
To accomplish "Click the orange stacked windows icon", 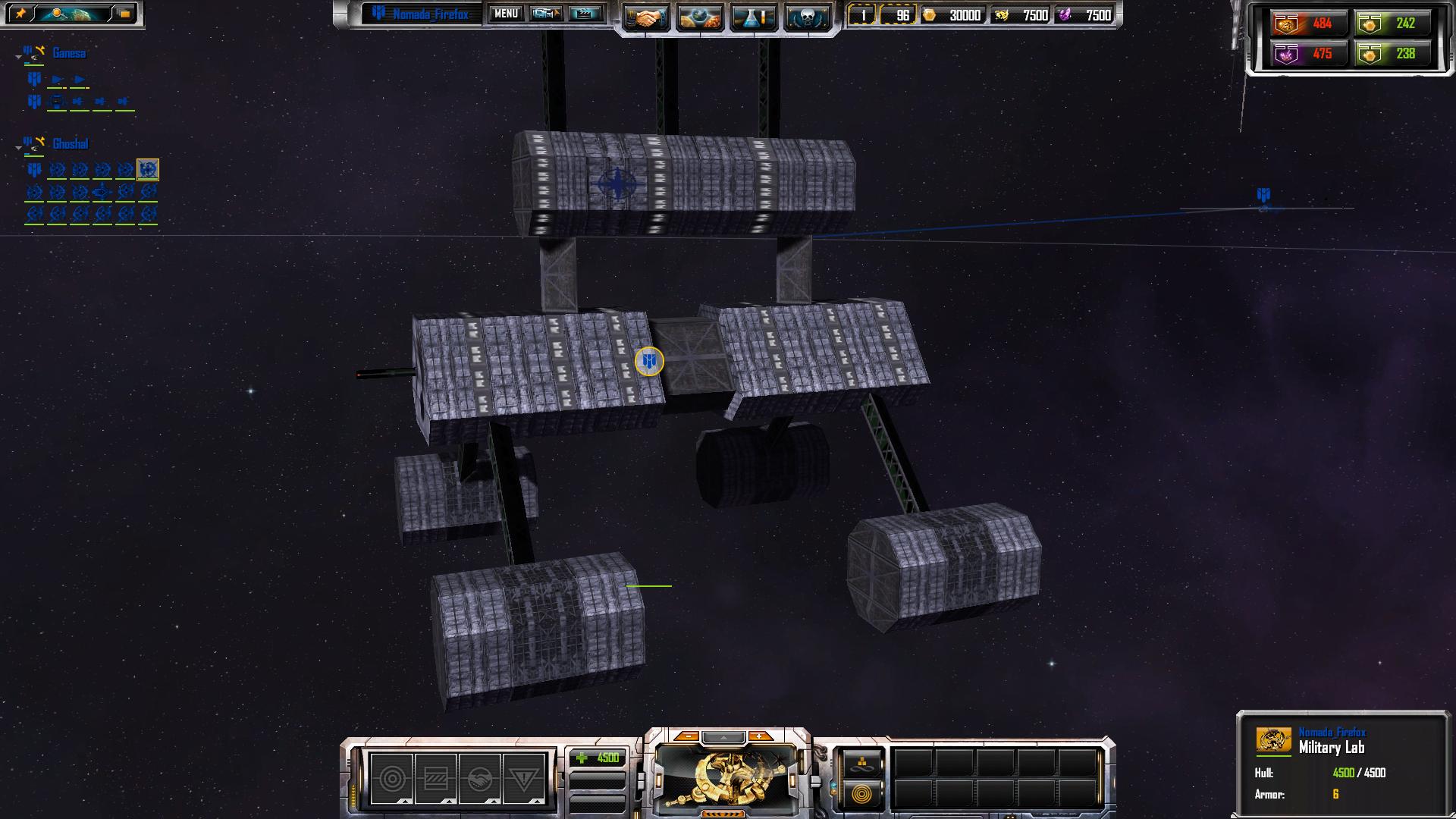I will 125,14.
